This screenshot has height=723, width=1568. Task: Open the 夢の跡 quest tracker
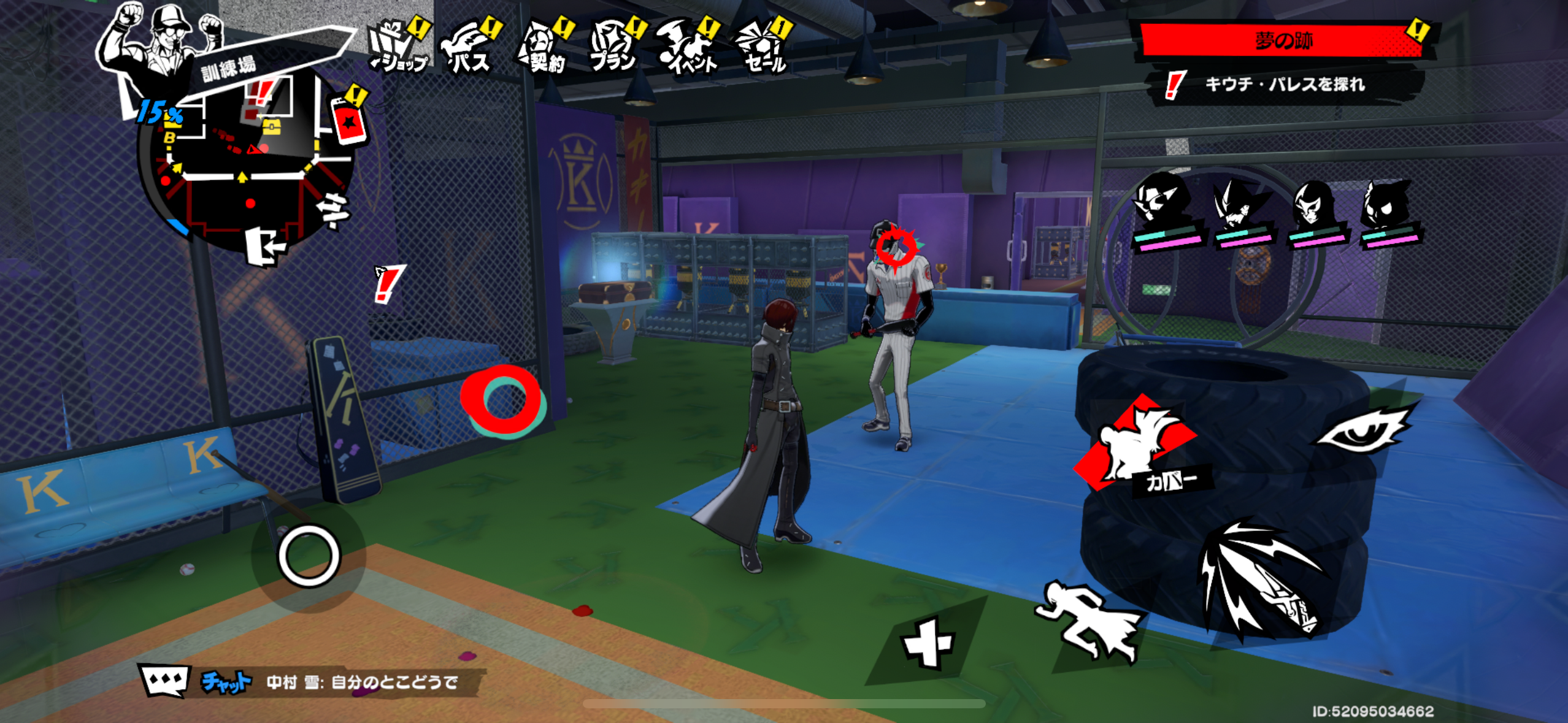1282,41
